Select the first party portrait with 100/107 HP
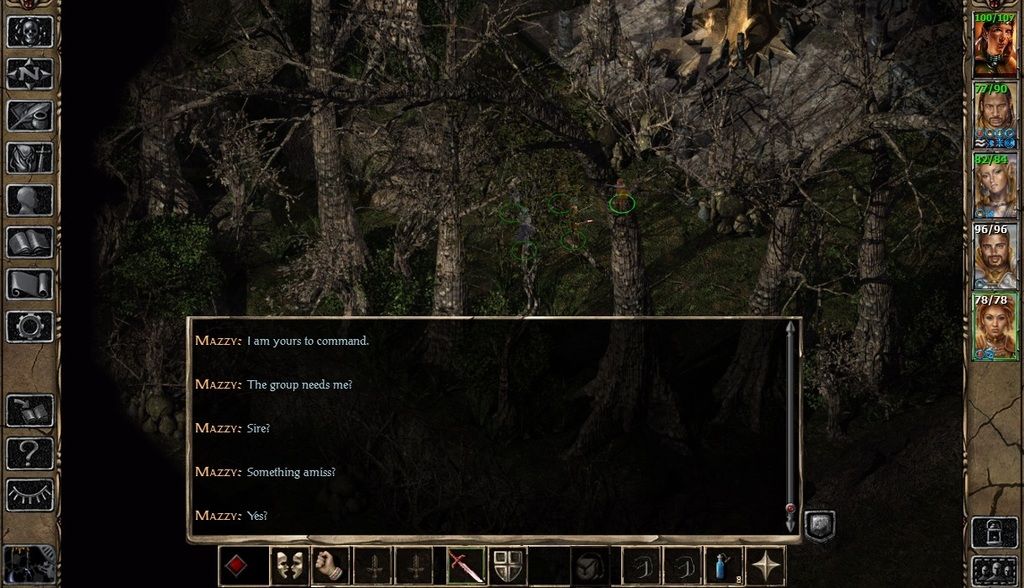Screen dimensions: 1024x588 coord(995,44)
